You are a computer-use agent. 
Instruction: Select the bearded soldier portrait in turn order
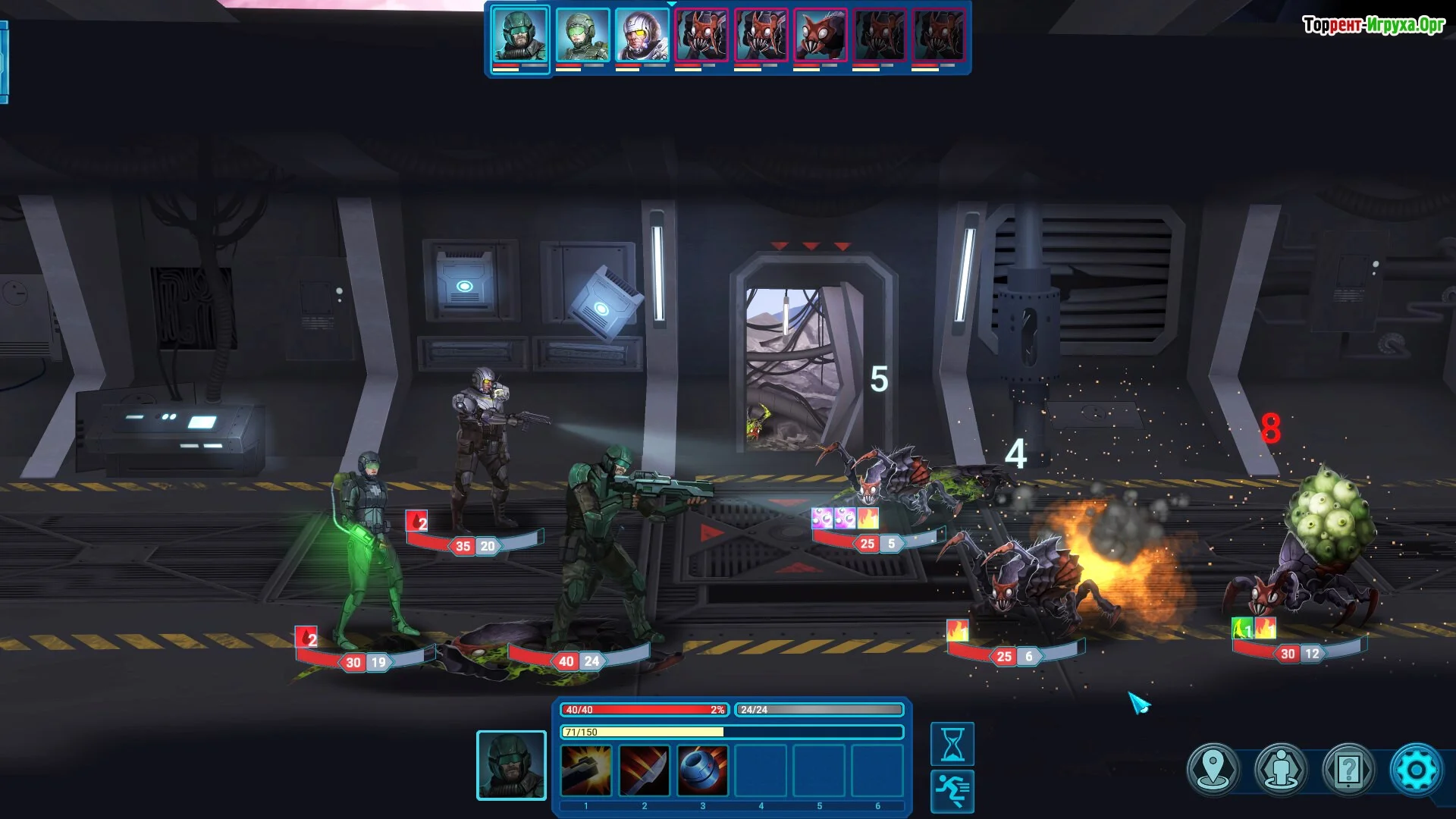click(520, 35)
